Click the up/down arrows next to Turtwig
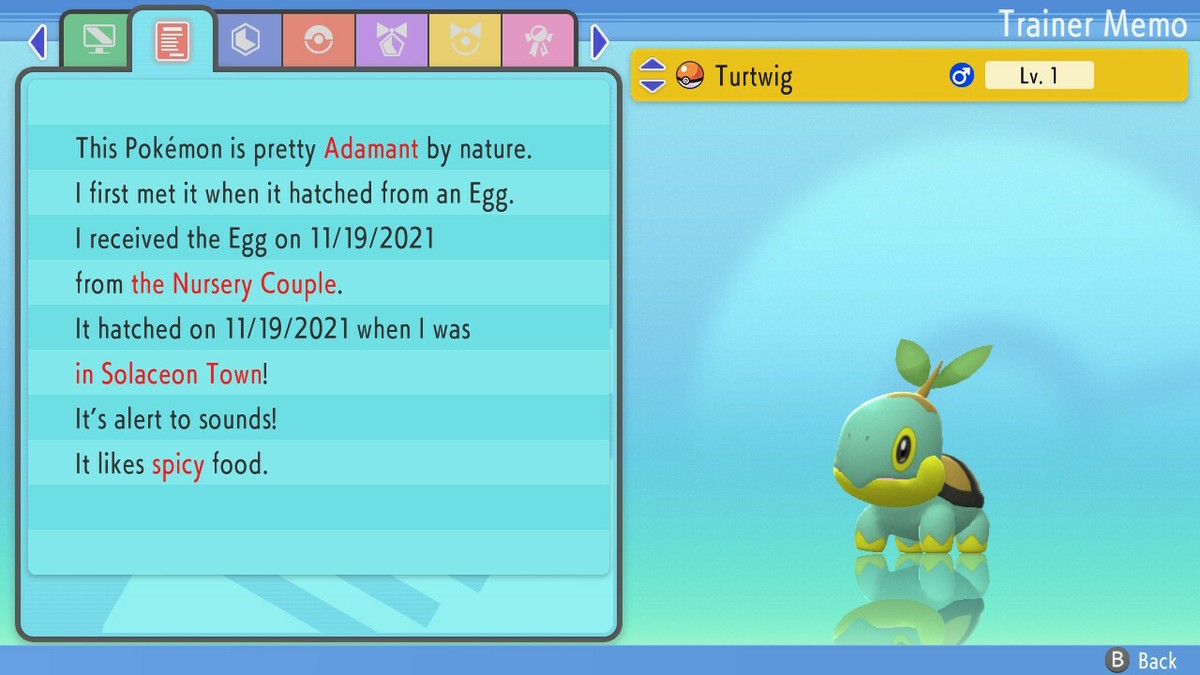The height and width of the screenshot is (675, 1200). tap(652, 75)
